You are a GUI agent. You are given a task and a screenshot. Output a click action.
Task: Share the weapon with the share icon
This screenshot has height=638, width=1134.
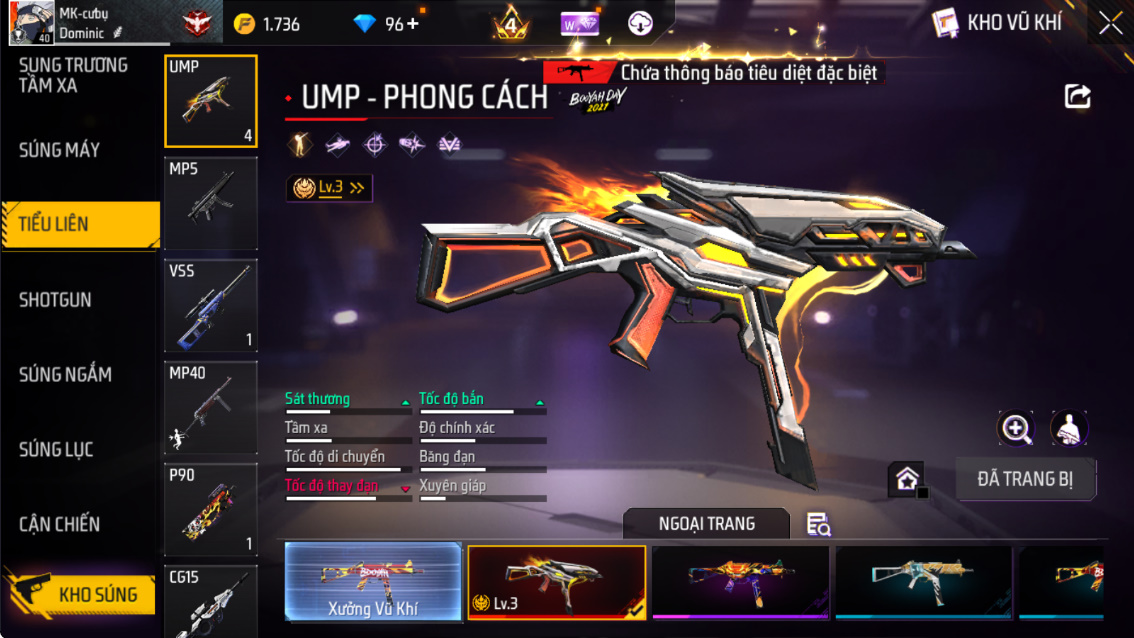[x=1077, y=96]
